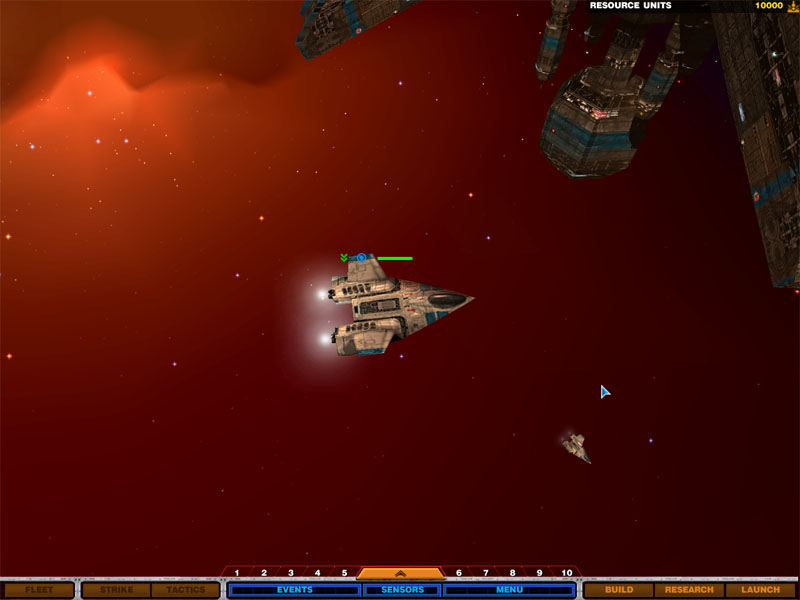The width and height of the screenshot is (800, 600).
Task: Expand the orange arrow taskbar toggle
Action: tap(400, 574)
